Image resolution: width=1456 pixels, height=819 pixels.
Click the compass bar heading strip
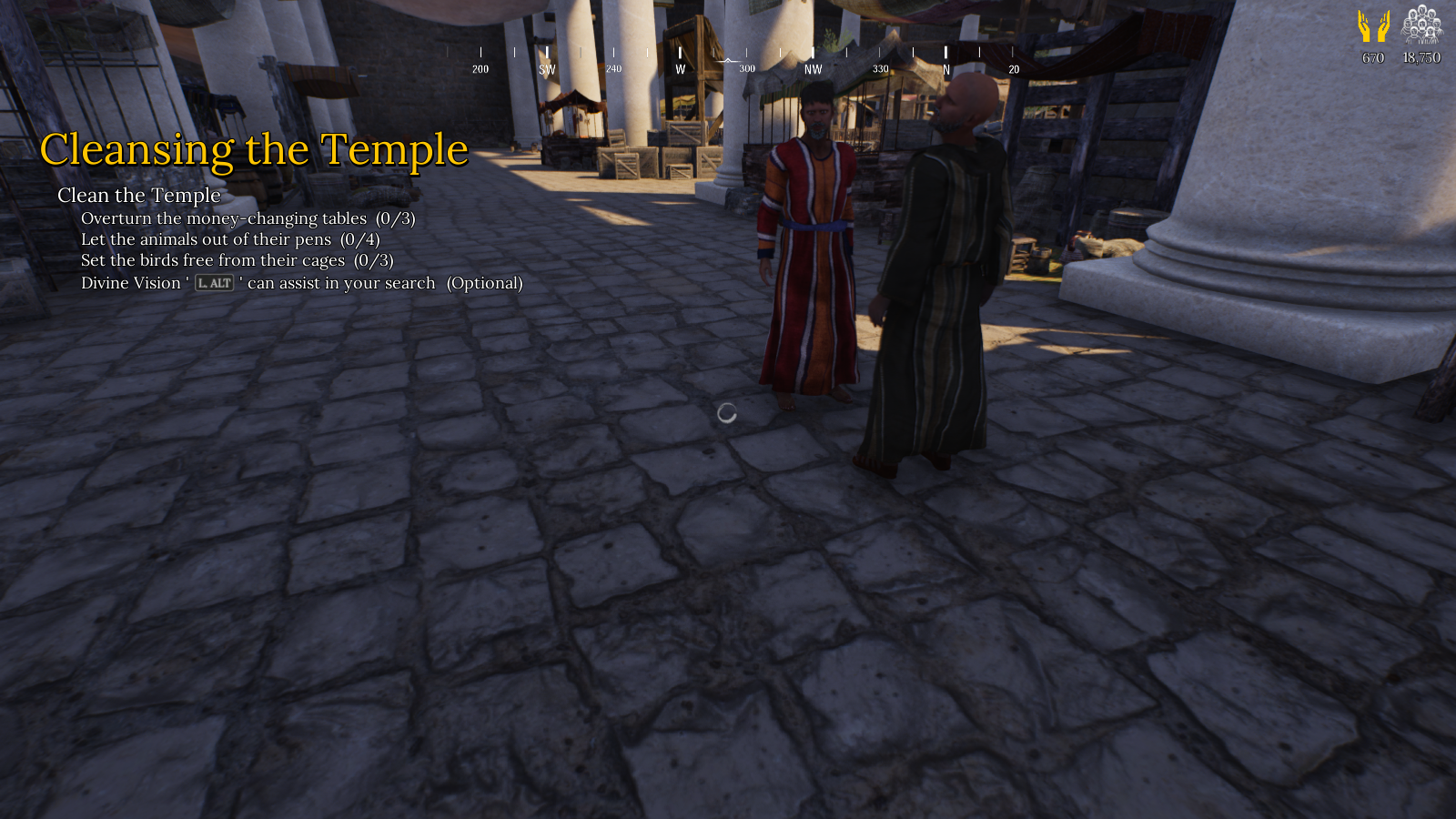tap(746, 60)
